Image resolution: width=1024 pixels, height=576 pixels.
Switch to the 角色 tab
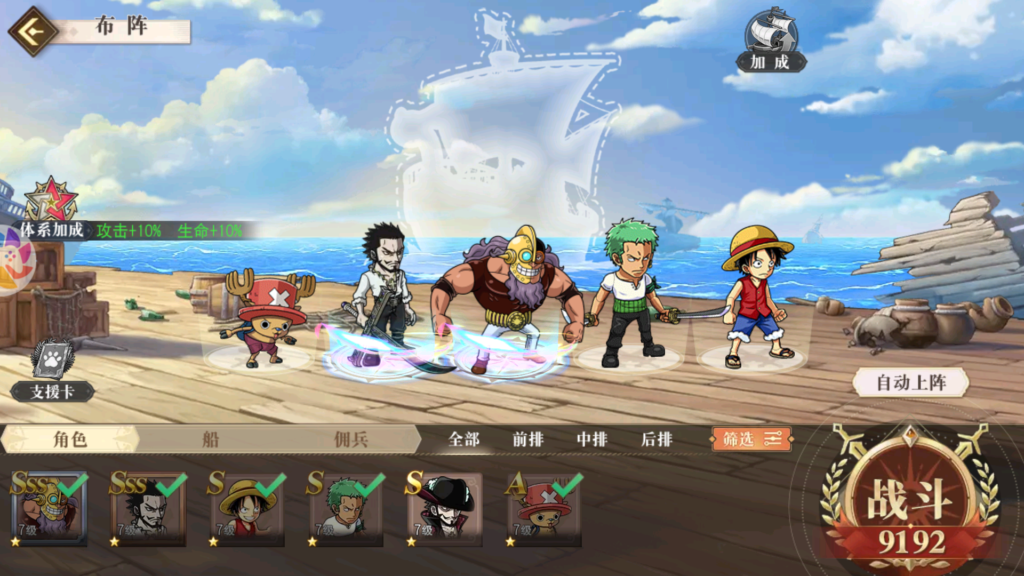pyautogui.click(x=68, y=439)
